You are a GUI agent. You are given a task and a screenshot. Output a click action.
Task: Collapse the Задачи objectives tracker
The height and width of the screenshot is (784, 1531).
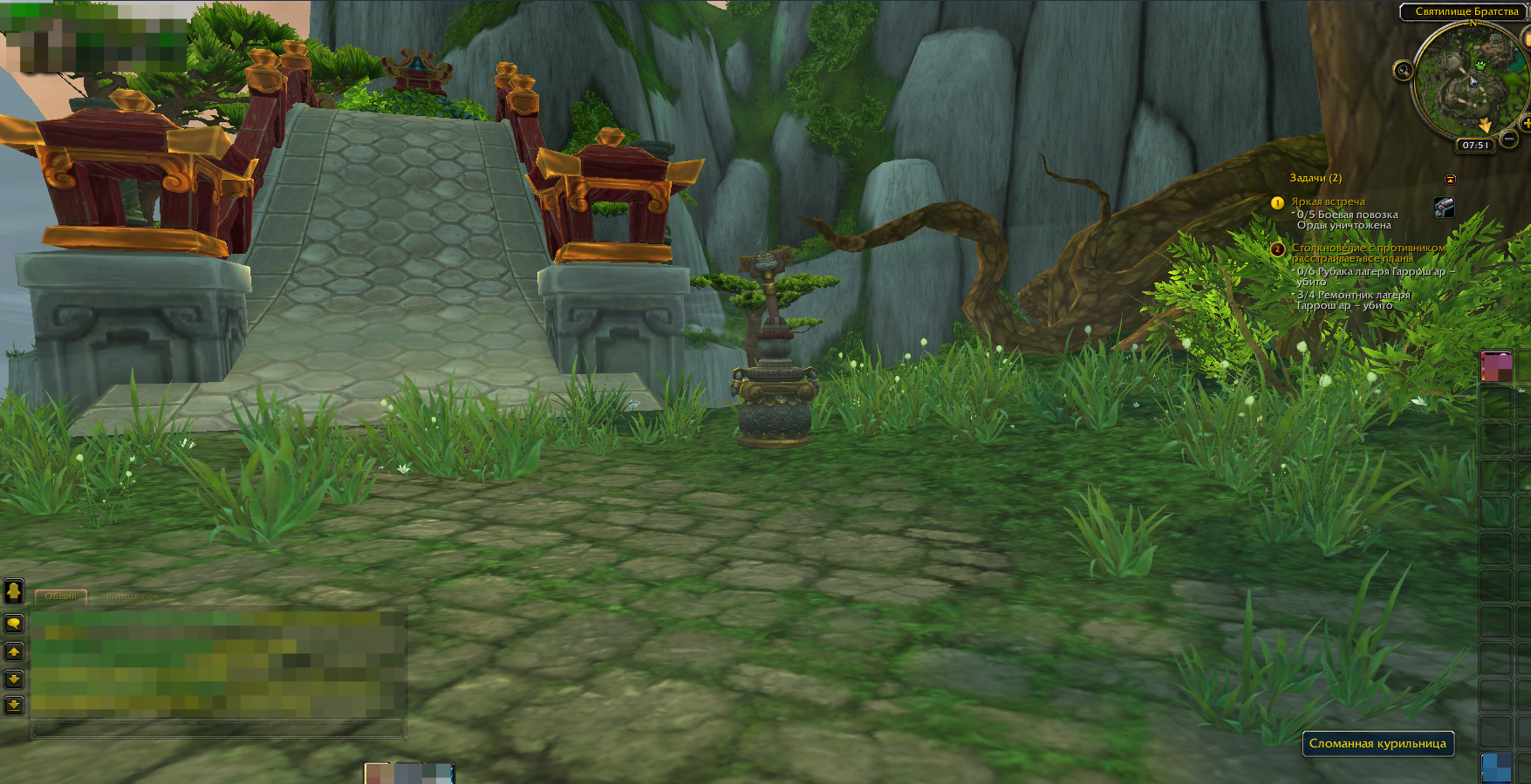point(1450,179)
